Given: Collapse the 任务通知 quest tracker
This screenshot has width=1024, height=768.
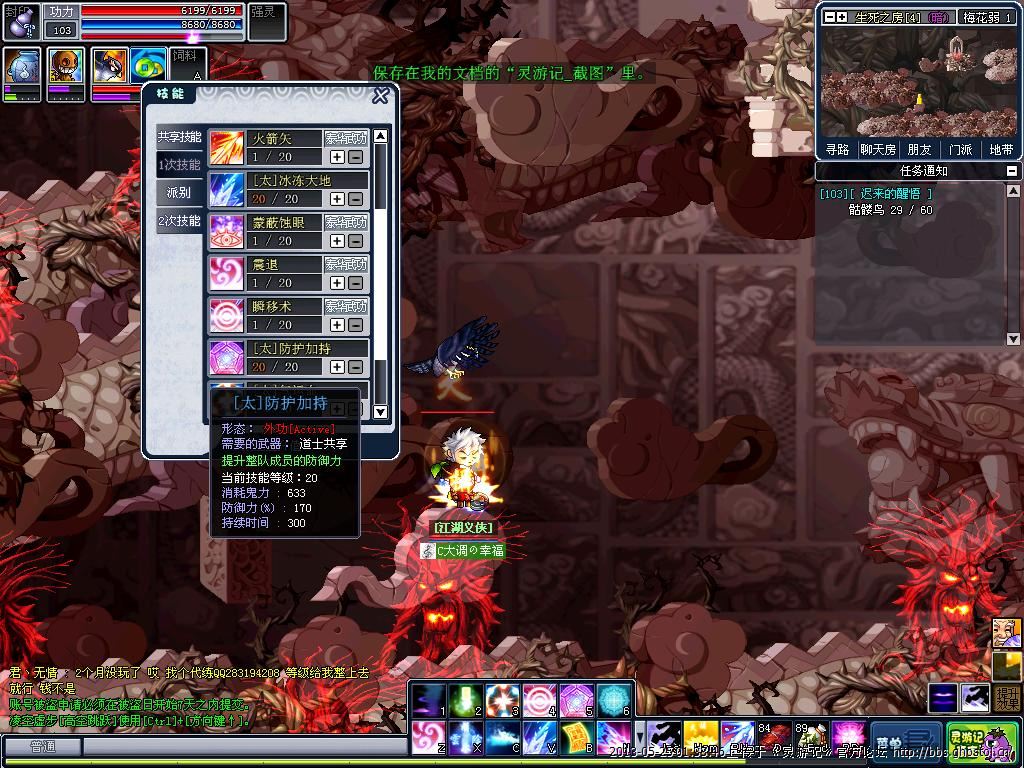Looking at the screenshot, I should tap(1010, 171).
